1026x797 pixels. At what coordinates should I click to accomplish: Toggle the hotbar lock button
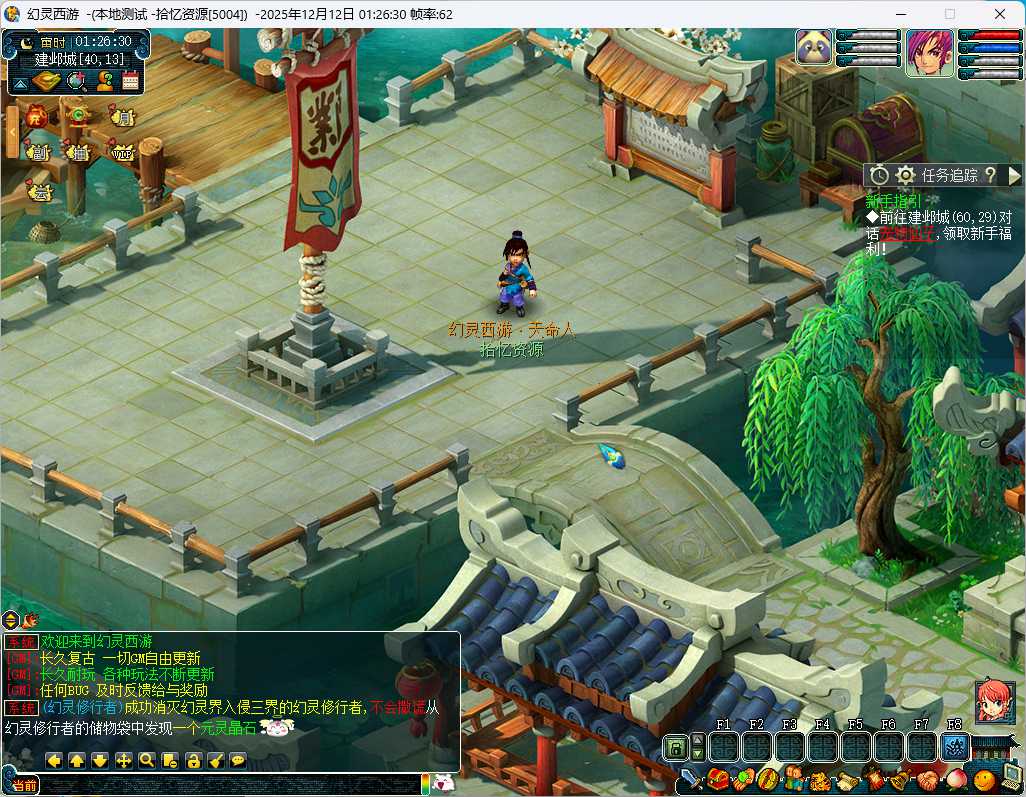676,746
